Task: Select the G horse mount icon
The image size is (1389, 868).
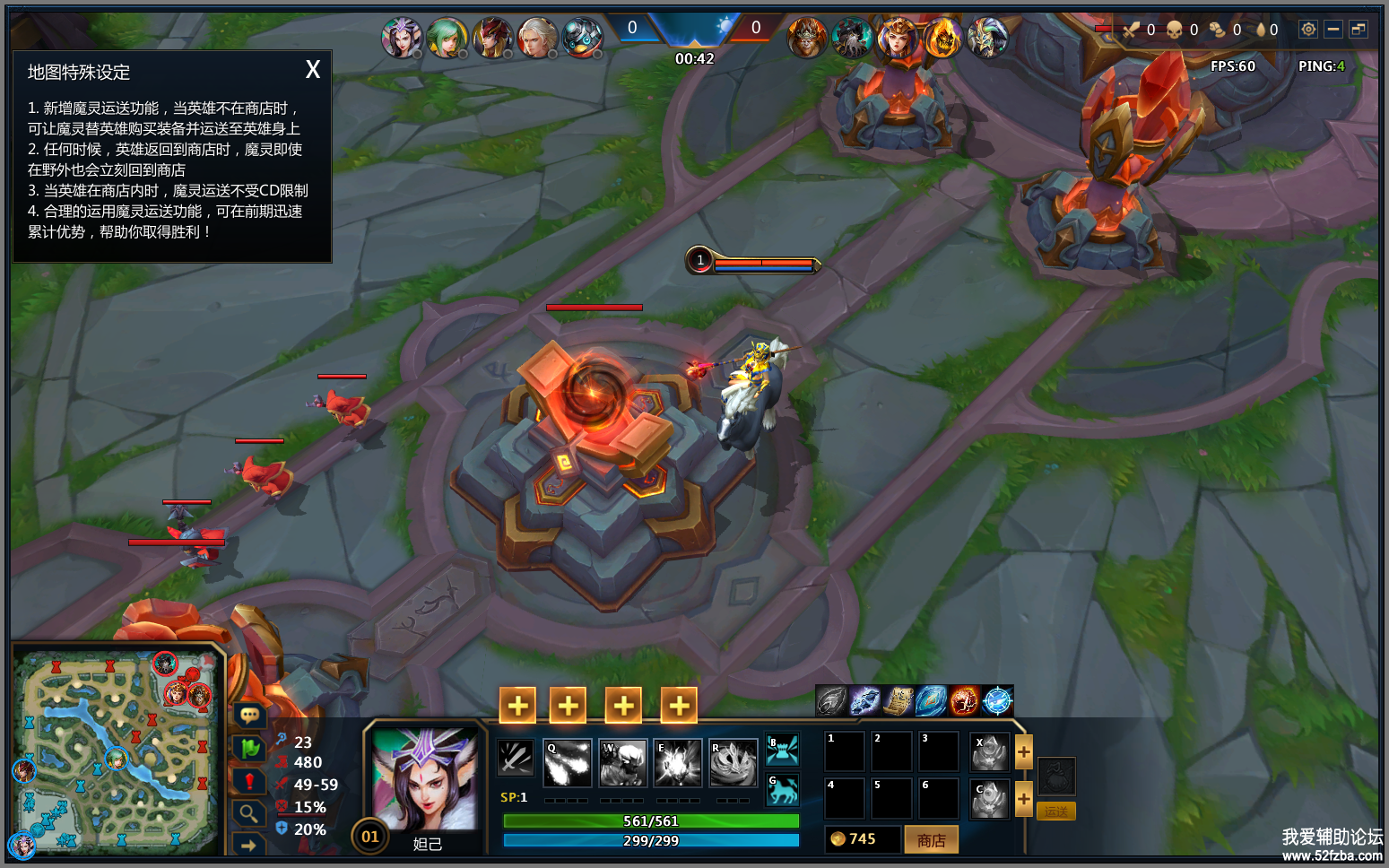Action: coord(782,790)
